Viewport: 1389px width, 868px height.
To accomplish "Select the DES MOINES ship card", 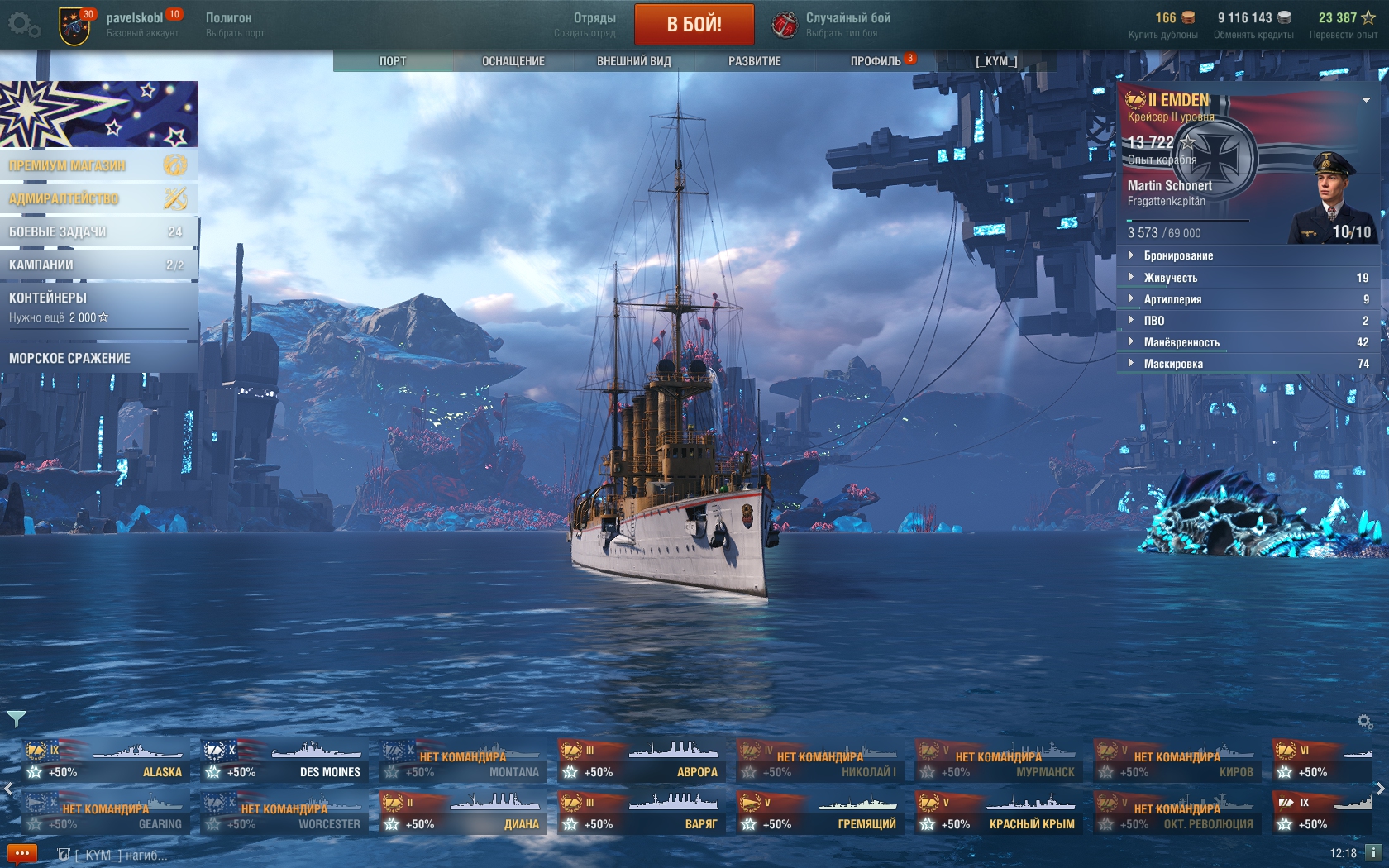I will [x=284, y=761].
